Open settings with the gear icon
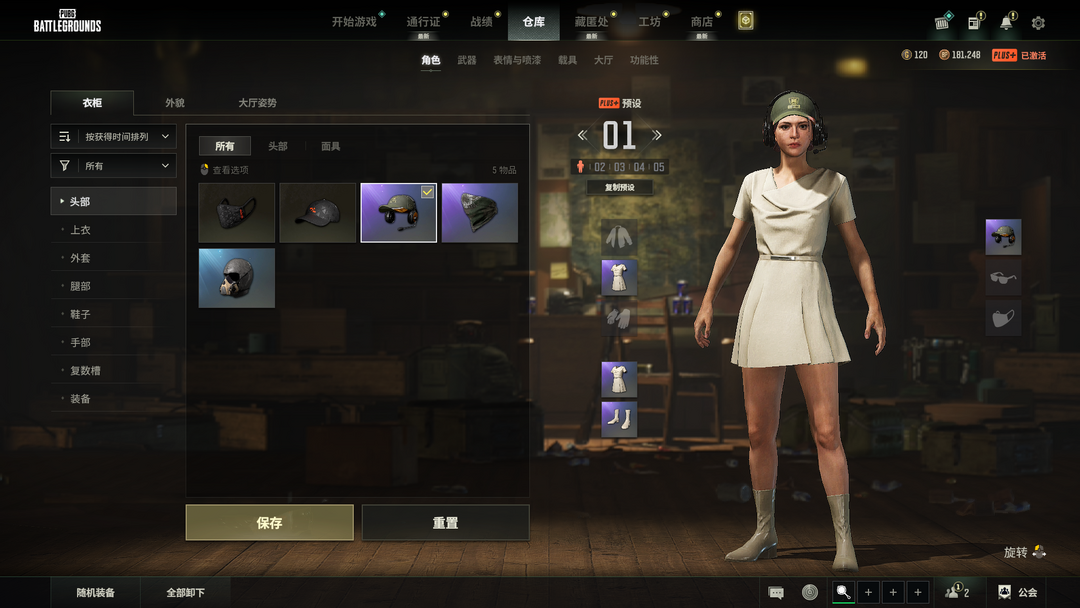The width and height of the screenshot is (1080, 608). (x=1038, y=22)
